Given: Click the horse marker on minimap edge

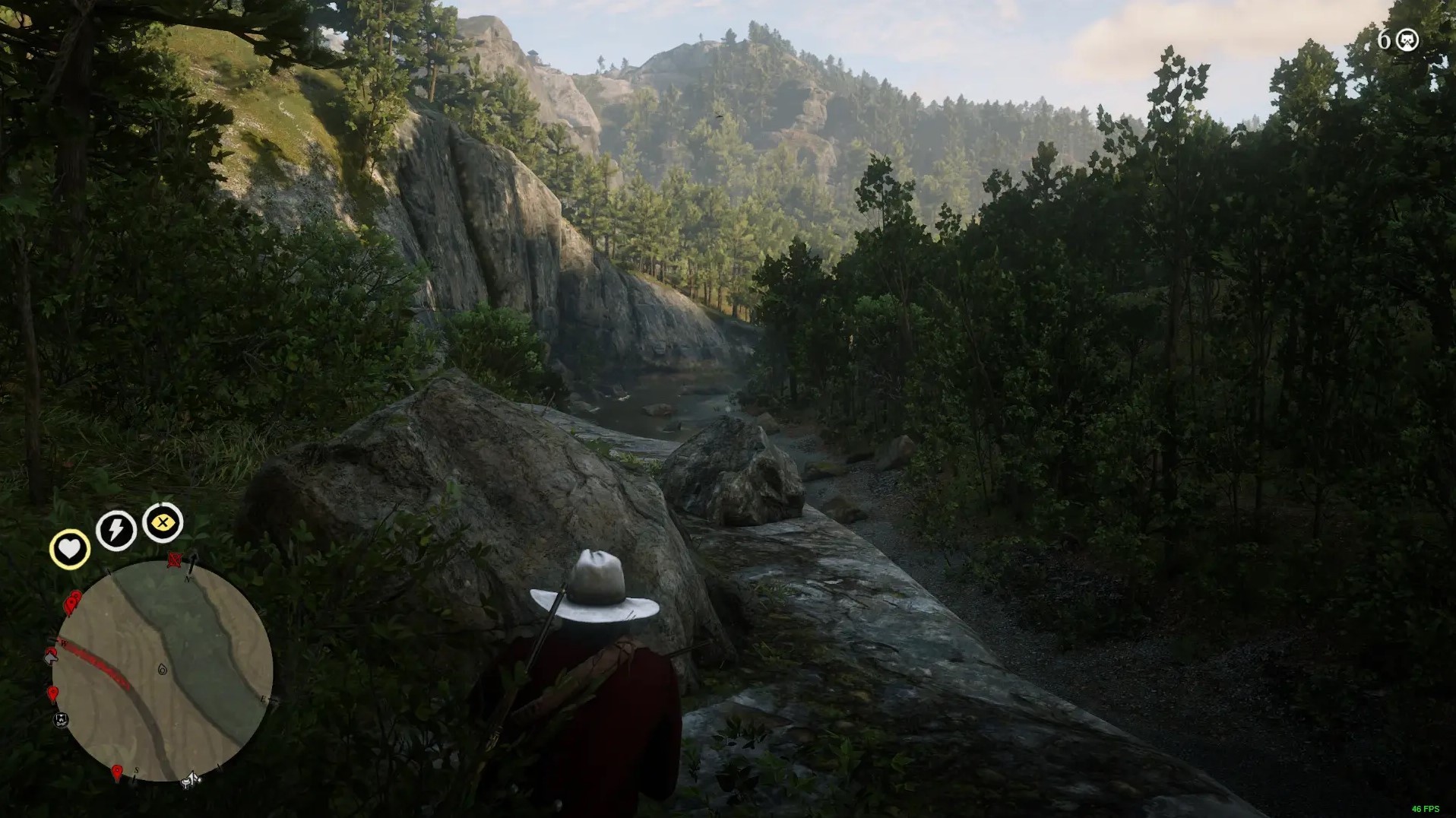Looking at the screenshot, I should tap(51, 656).
